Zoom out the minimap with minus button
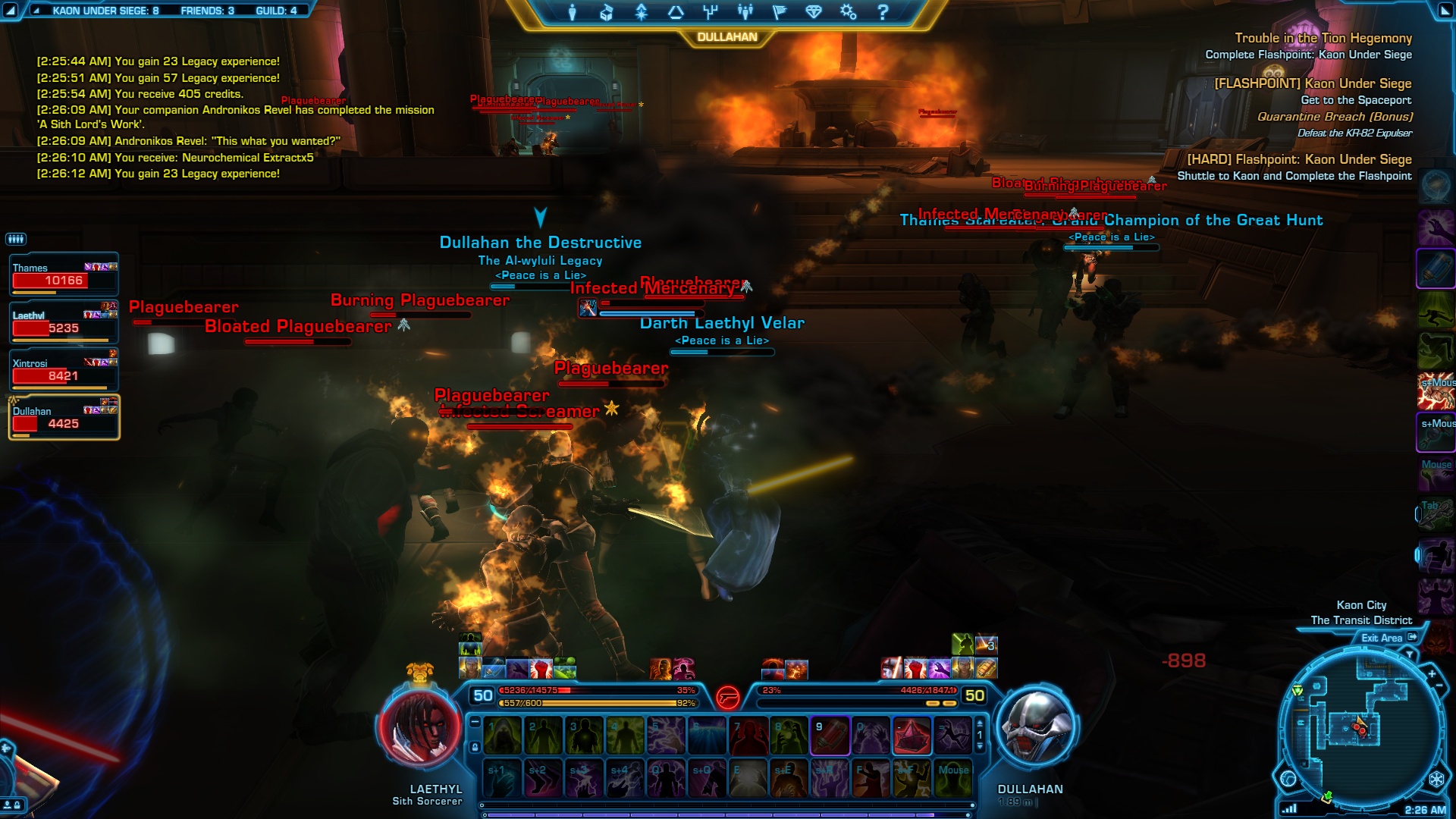The image size is (1456, 819). click(1439, 686)
